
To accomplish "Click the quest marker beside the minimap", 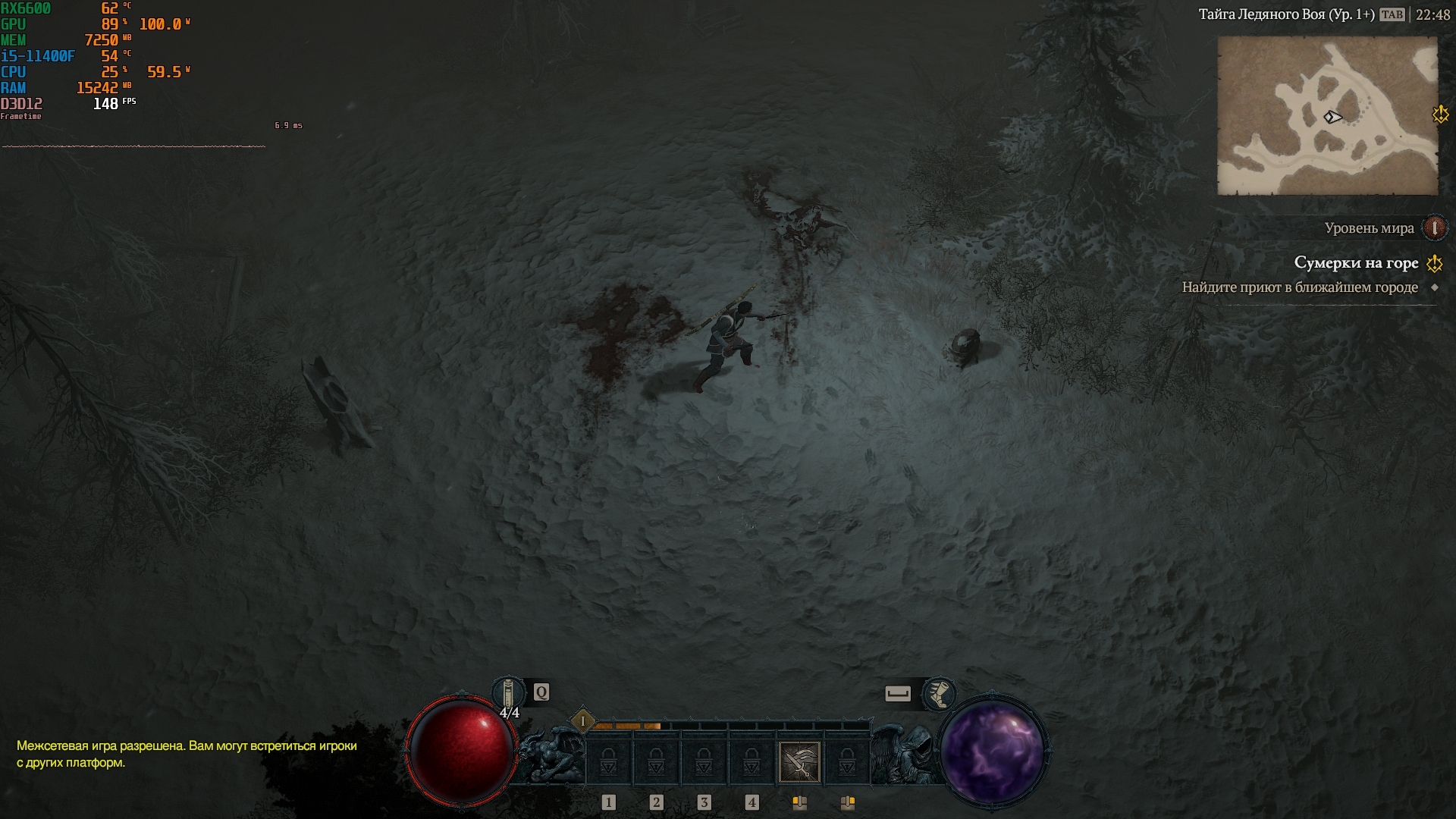I will [1440, 115].
